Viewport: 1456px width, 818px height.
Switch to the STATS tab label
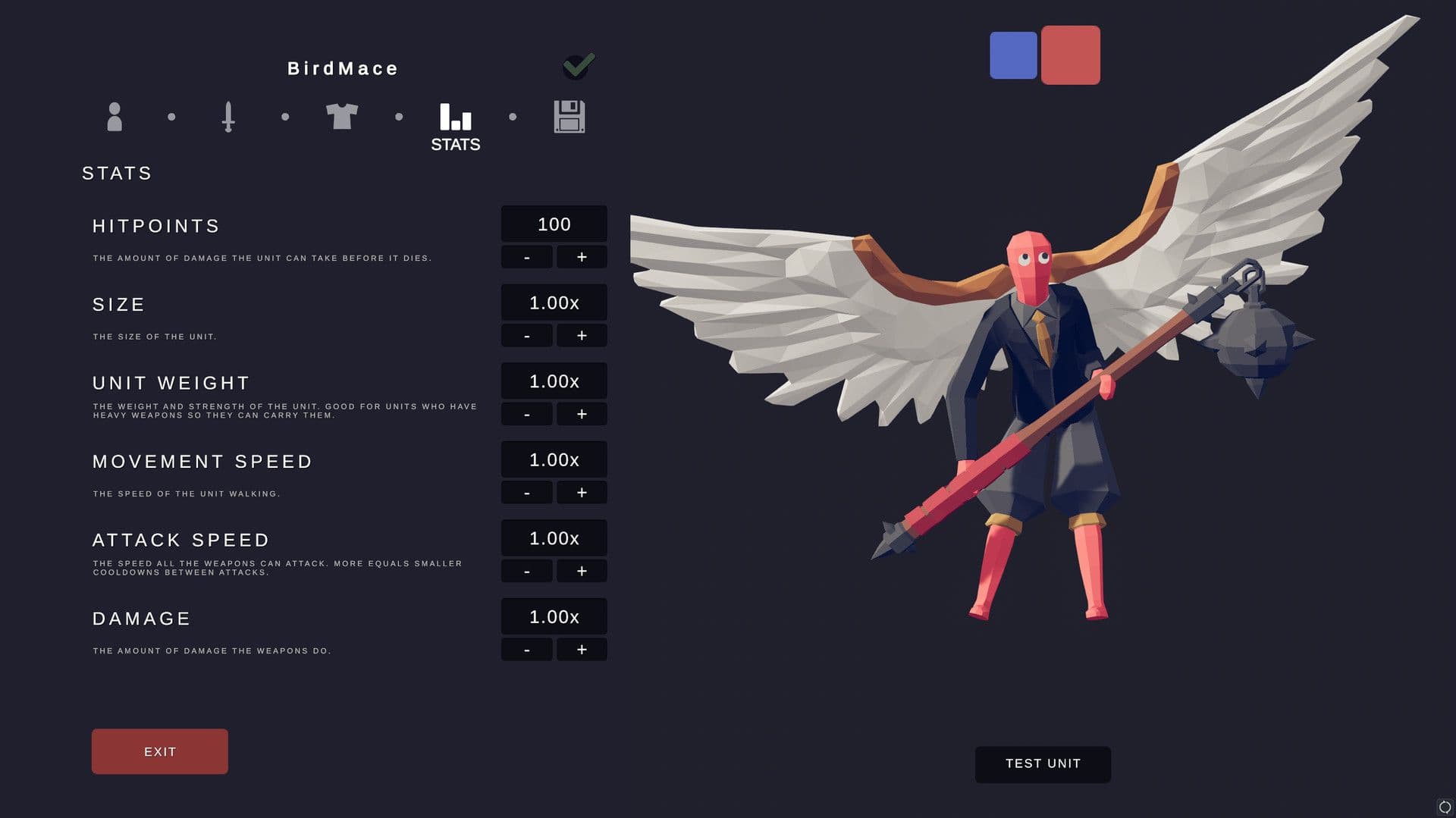tap(455, 143)
